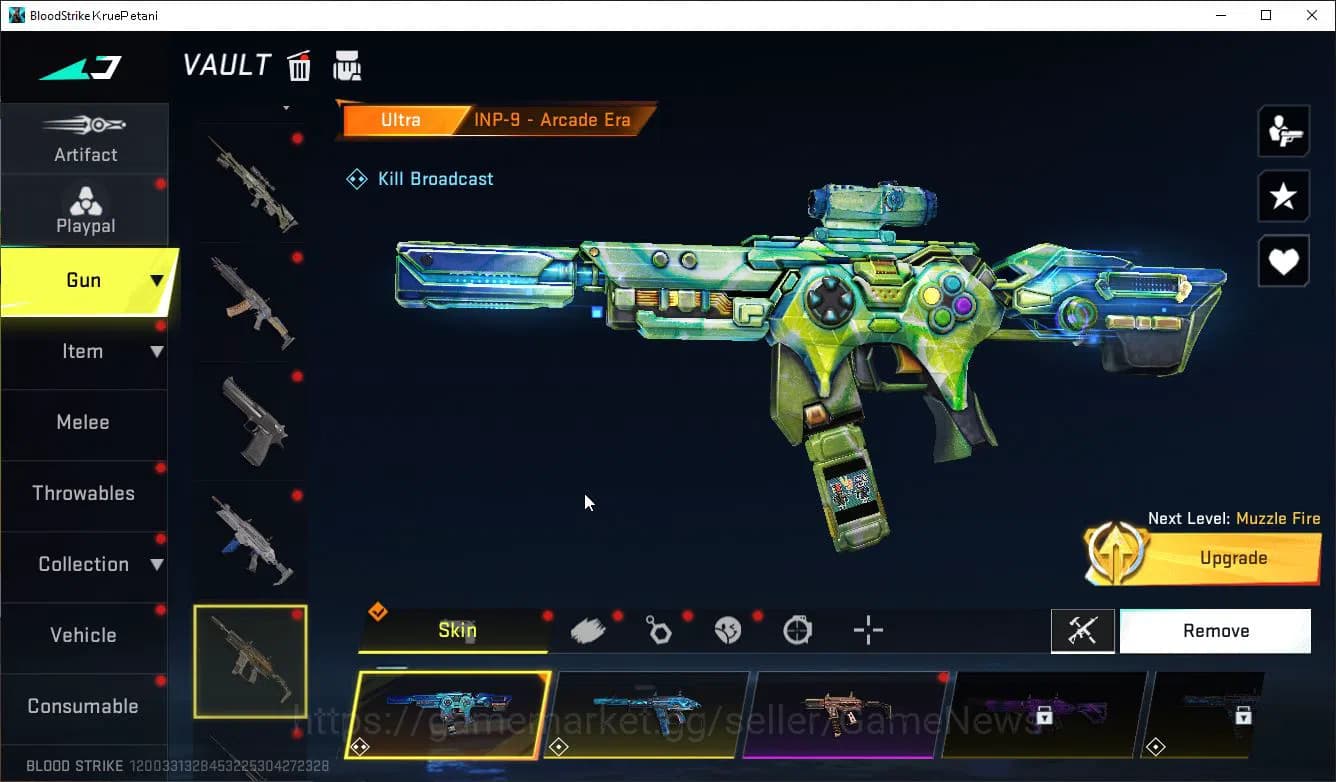Click the weapon inspect crossed-guns icon
Viewport: 1336px width, 782px height.
(1083, 630)
